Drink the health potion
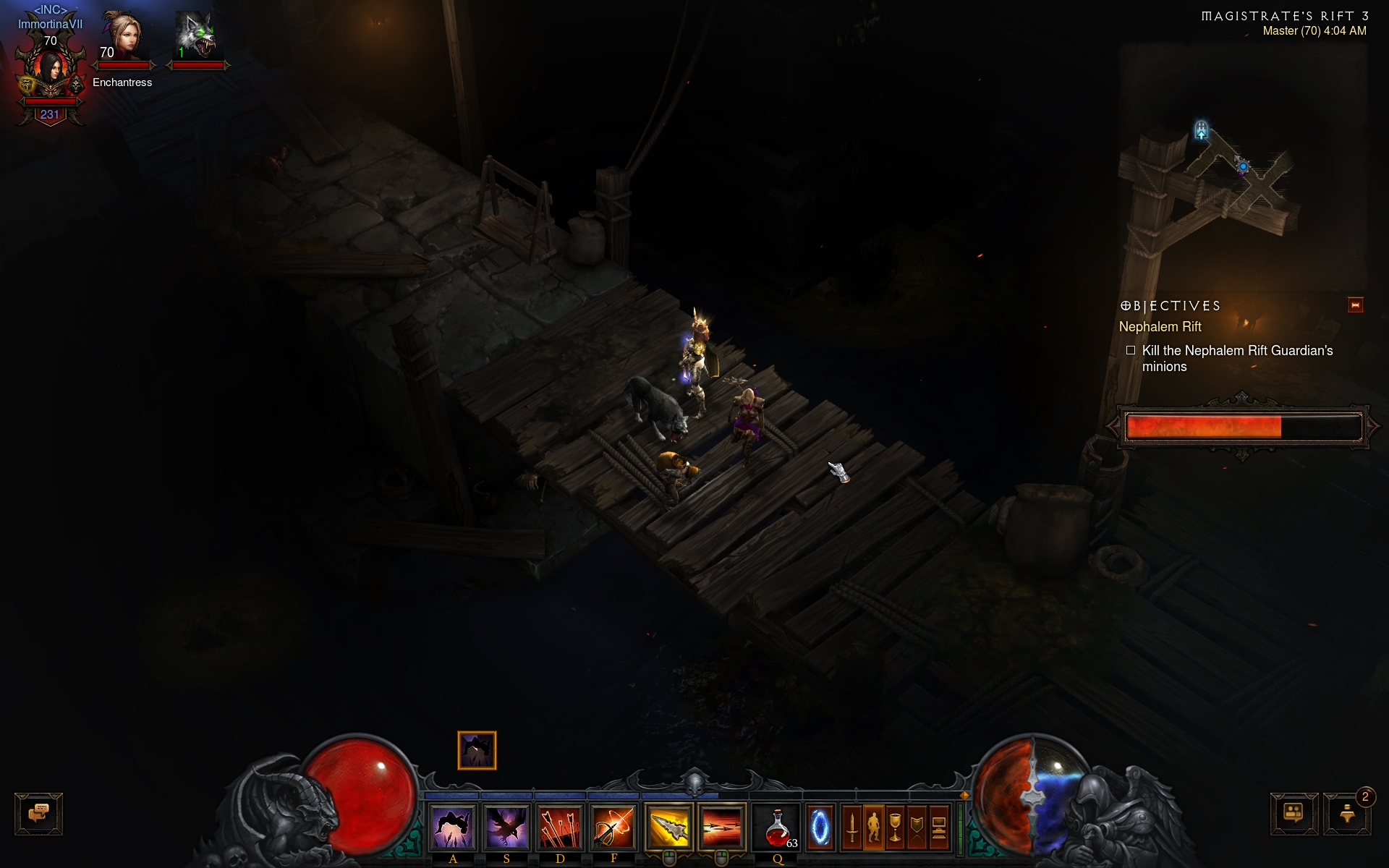 tap(777, 827)
